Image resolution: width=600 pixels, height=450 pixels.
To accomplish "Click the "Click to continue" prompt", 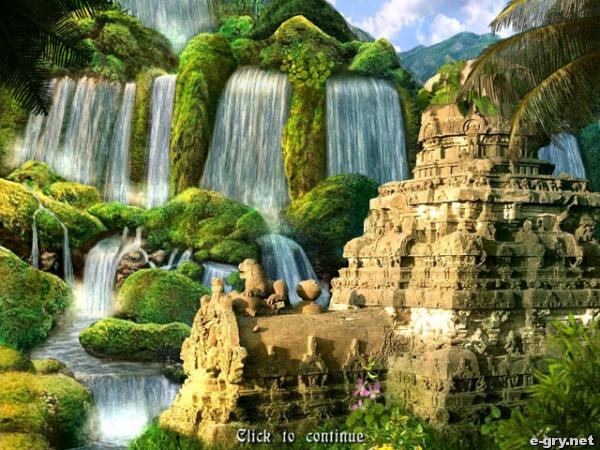I will tap(300, 436).
